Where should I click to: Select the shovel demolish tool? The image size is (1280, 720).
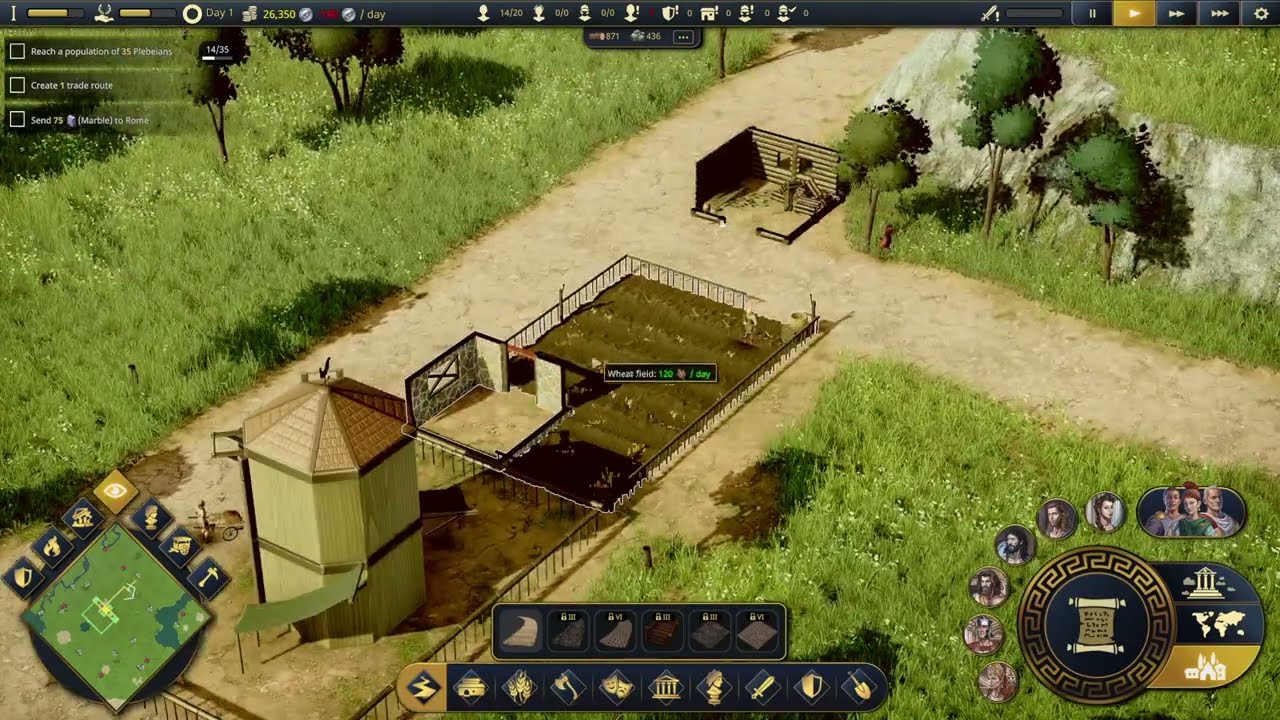pyautogui.click(x=860, y=688)
